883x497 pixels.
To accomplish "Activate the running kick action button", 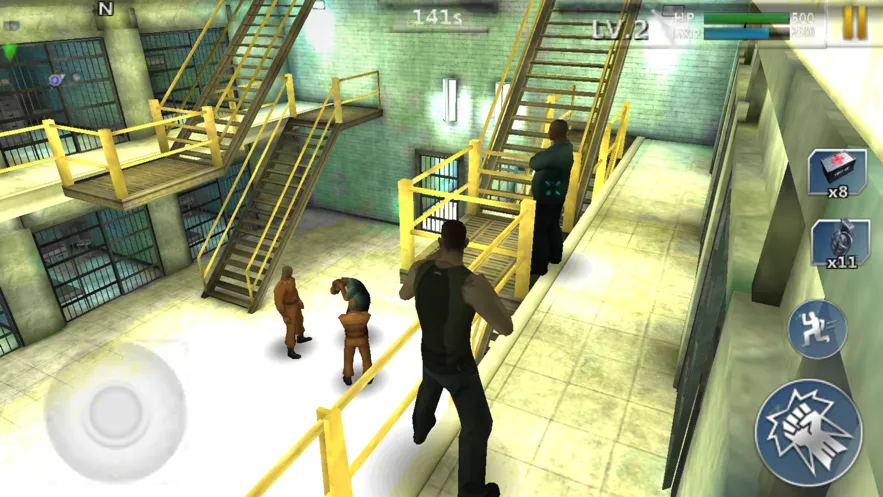I will pos(817,329).
